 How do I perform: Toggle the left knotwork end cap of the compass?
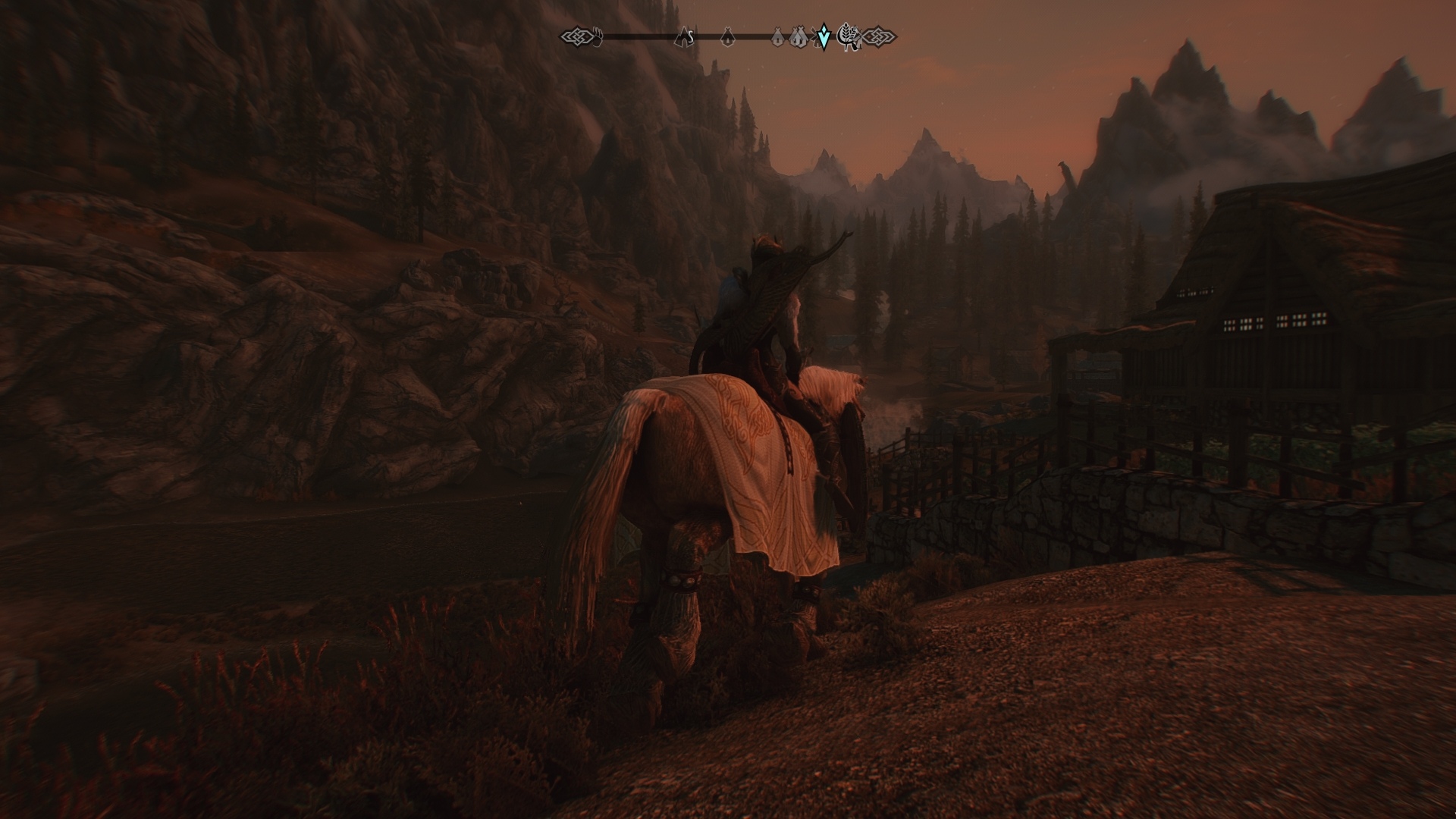tap(578, 35)
